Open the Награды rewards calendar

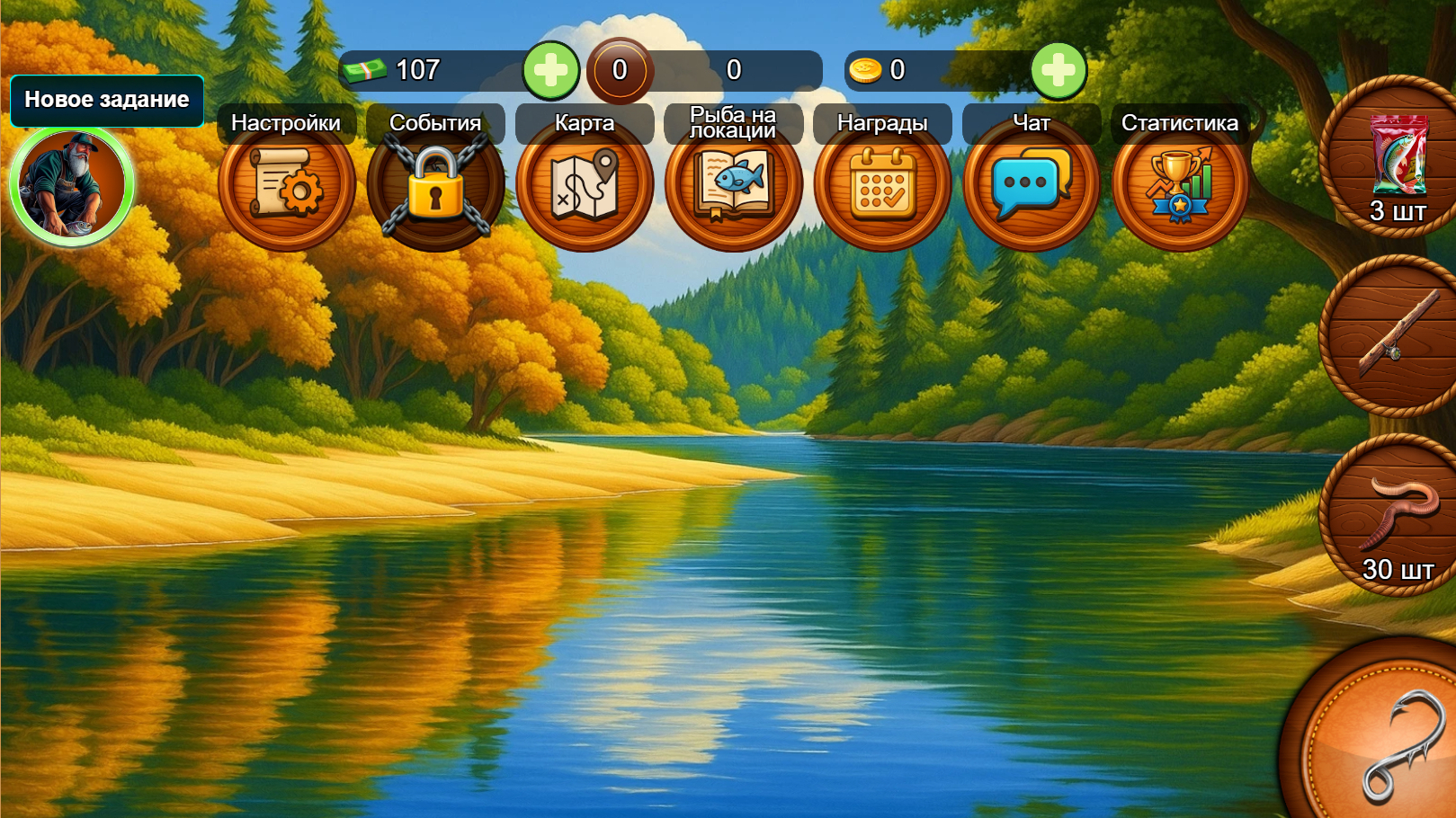(882, 184)
